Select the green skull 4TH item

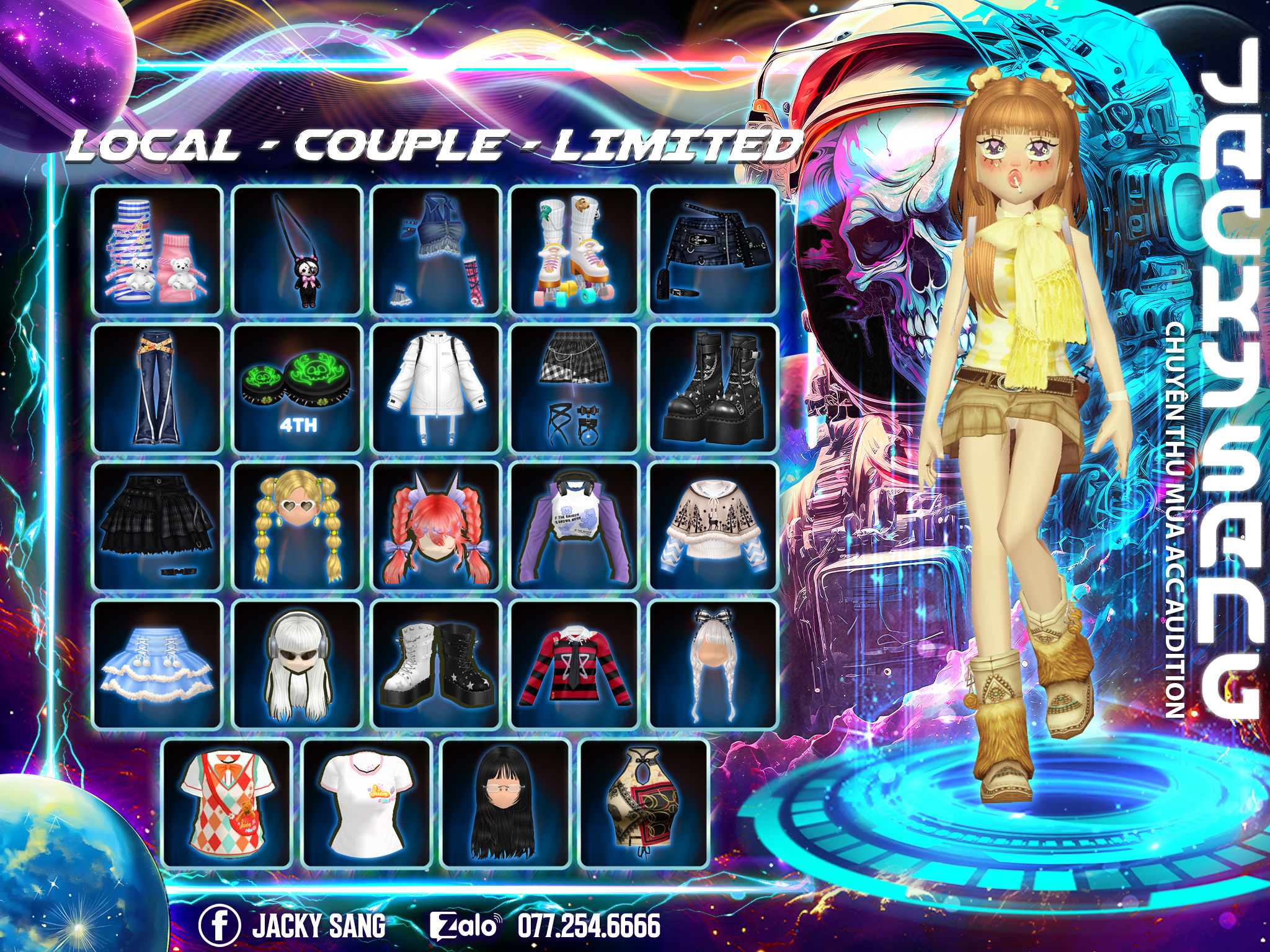297,389
